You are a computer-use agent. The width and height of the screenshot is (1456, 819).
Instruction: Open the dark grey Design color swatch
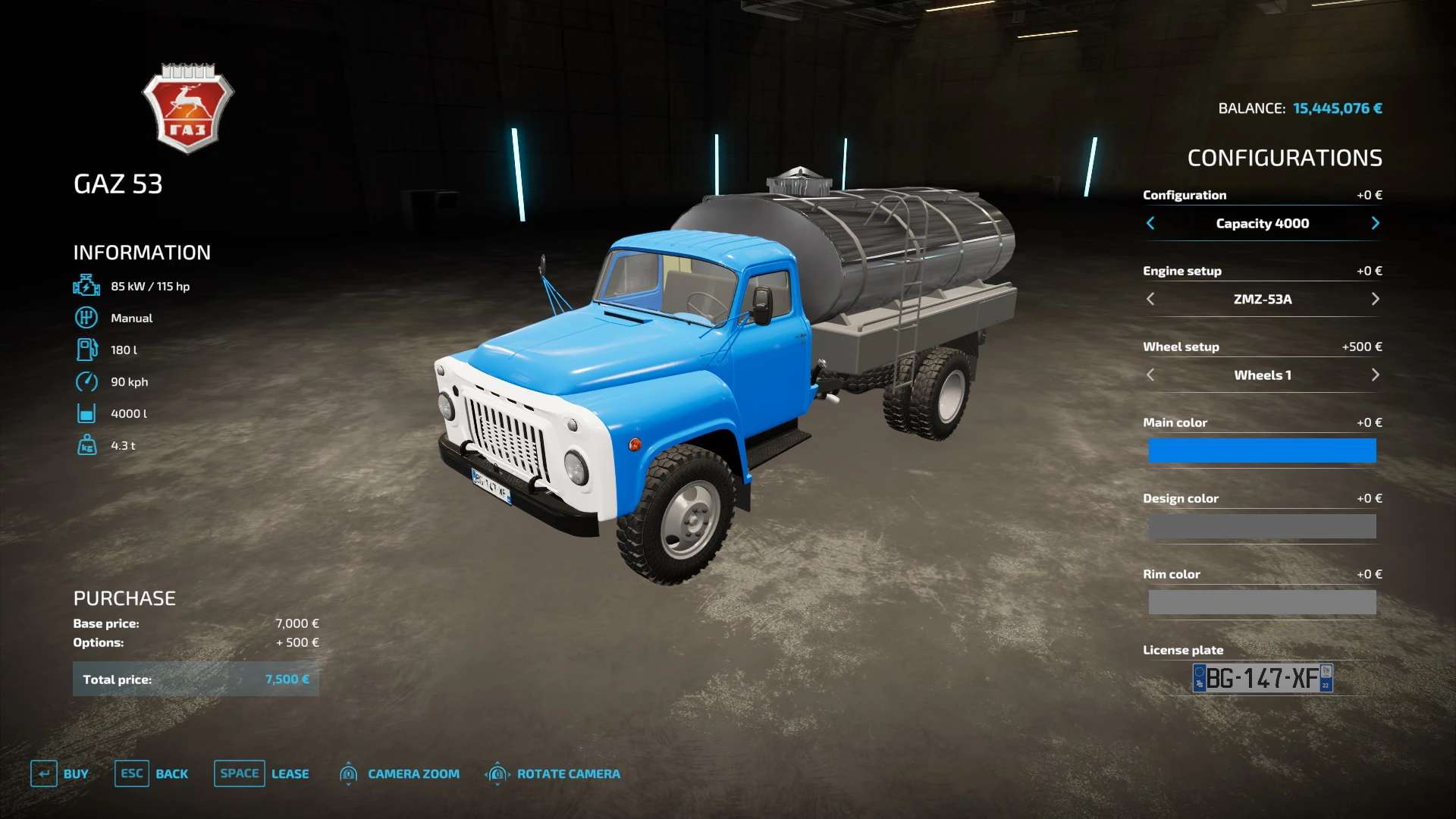tap(1262, 526)
